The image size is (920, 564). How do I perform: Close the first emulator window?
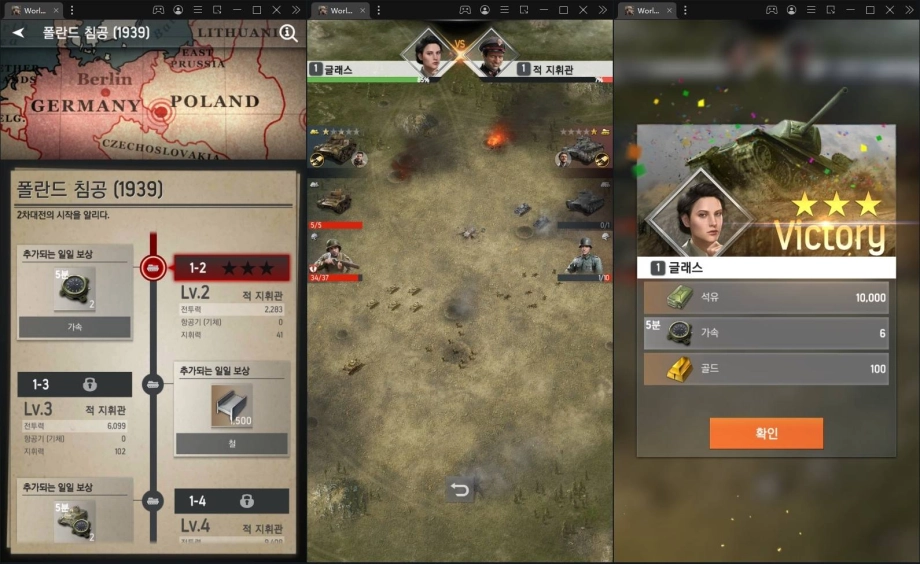point(277,10)
